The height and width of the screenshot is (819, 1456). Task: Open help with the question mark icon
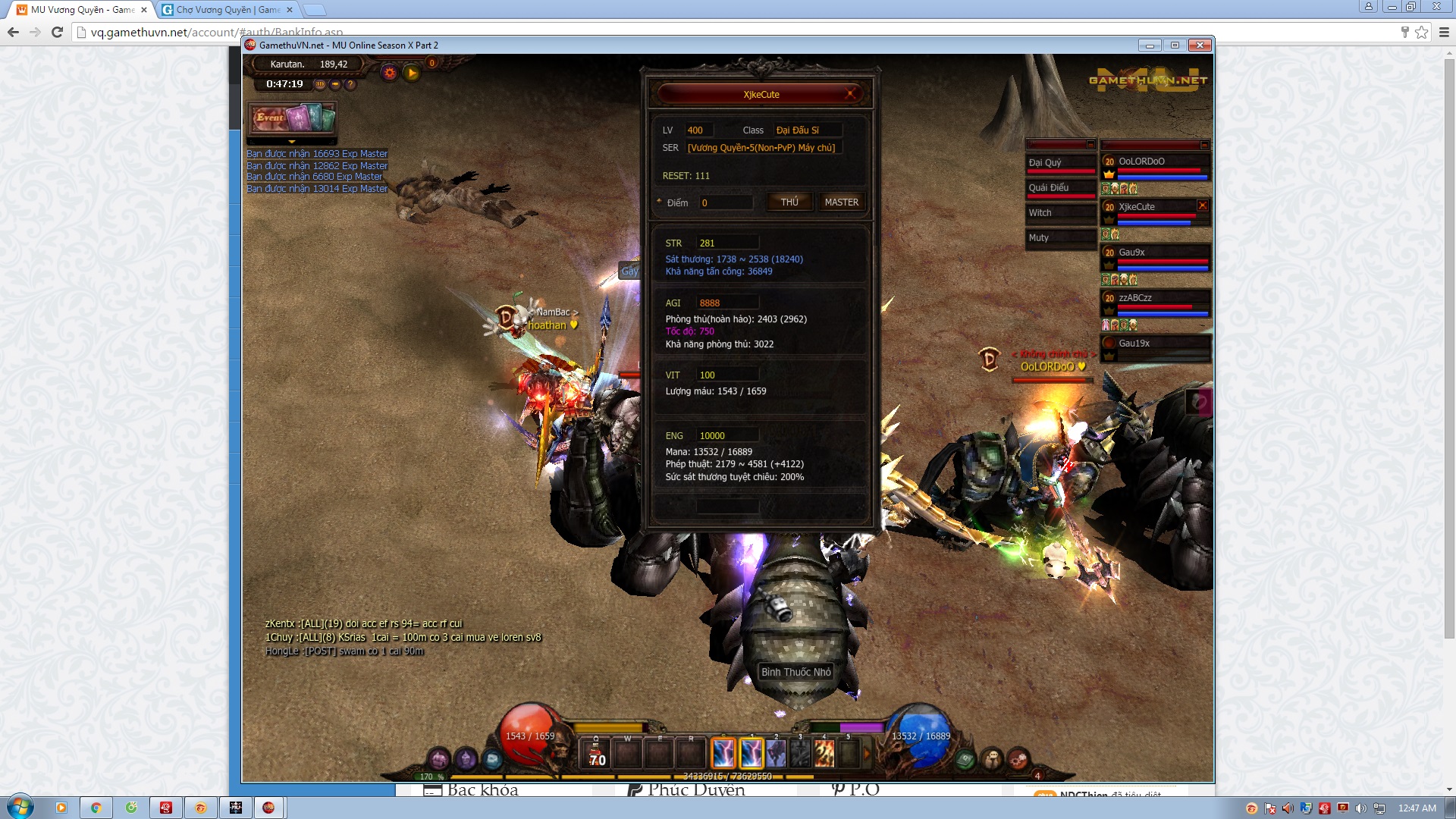350,84
